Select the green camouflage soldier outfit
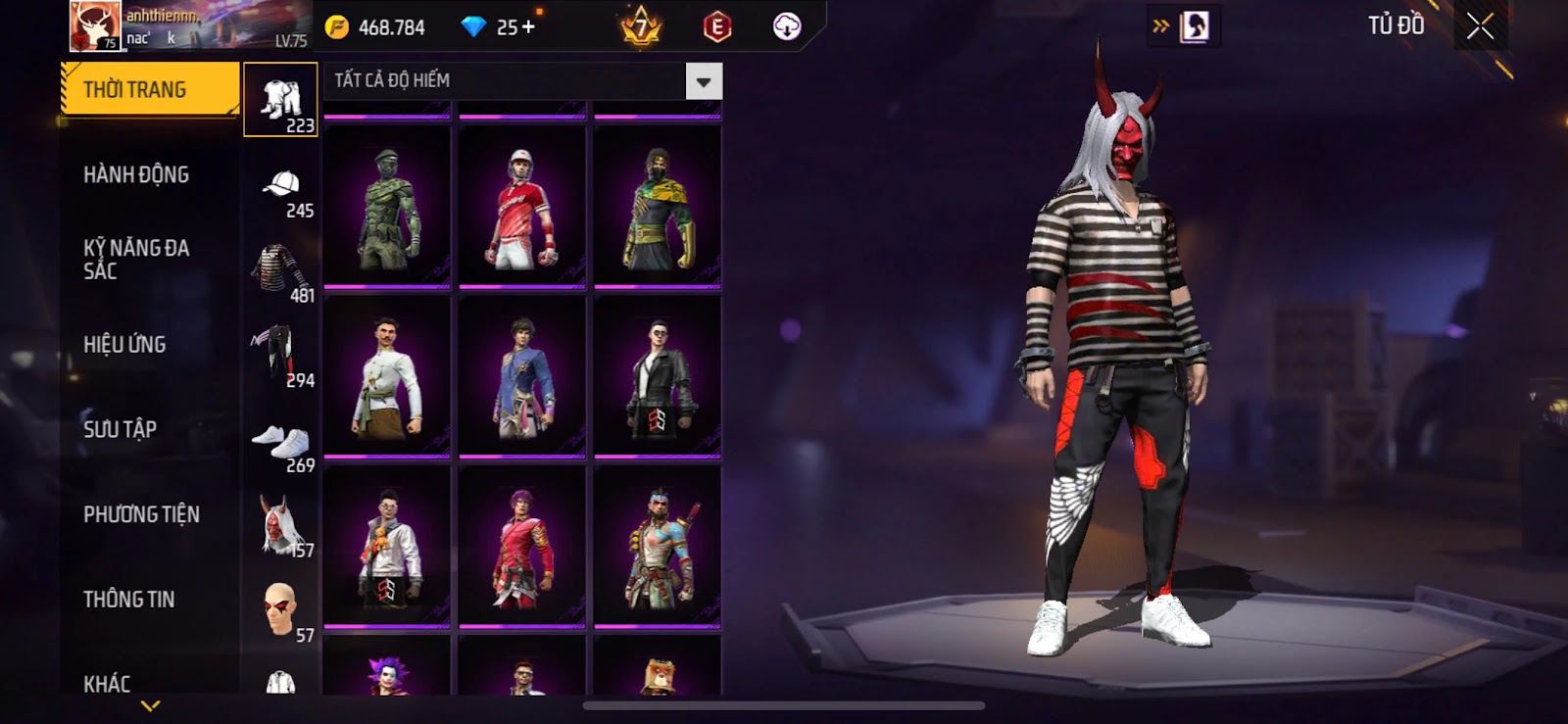 (x=387, y=208)
